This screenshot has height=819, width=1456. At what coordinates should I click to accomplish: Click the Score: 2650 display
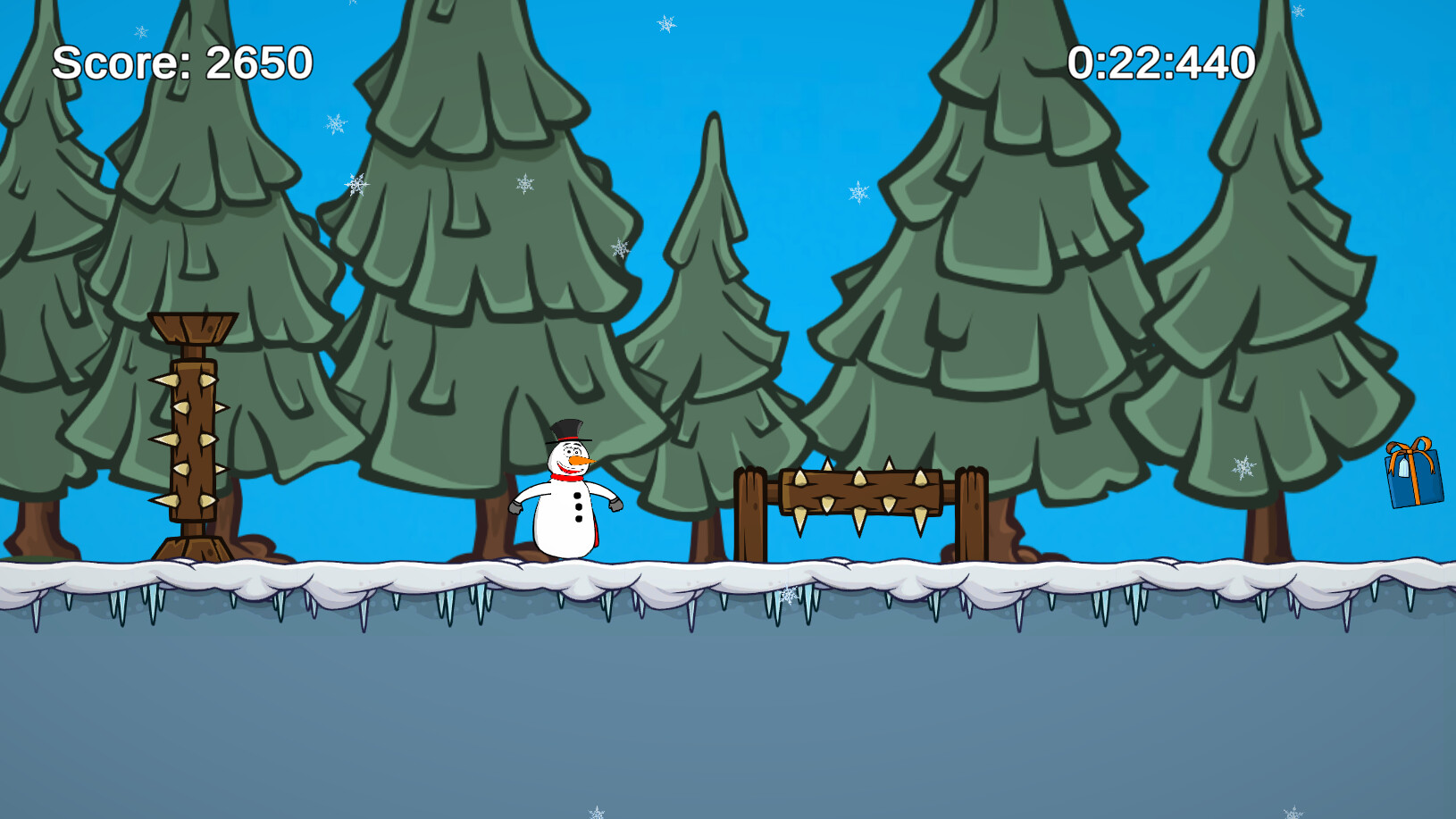pyautogui.click(x=181, y=63)
